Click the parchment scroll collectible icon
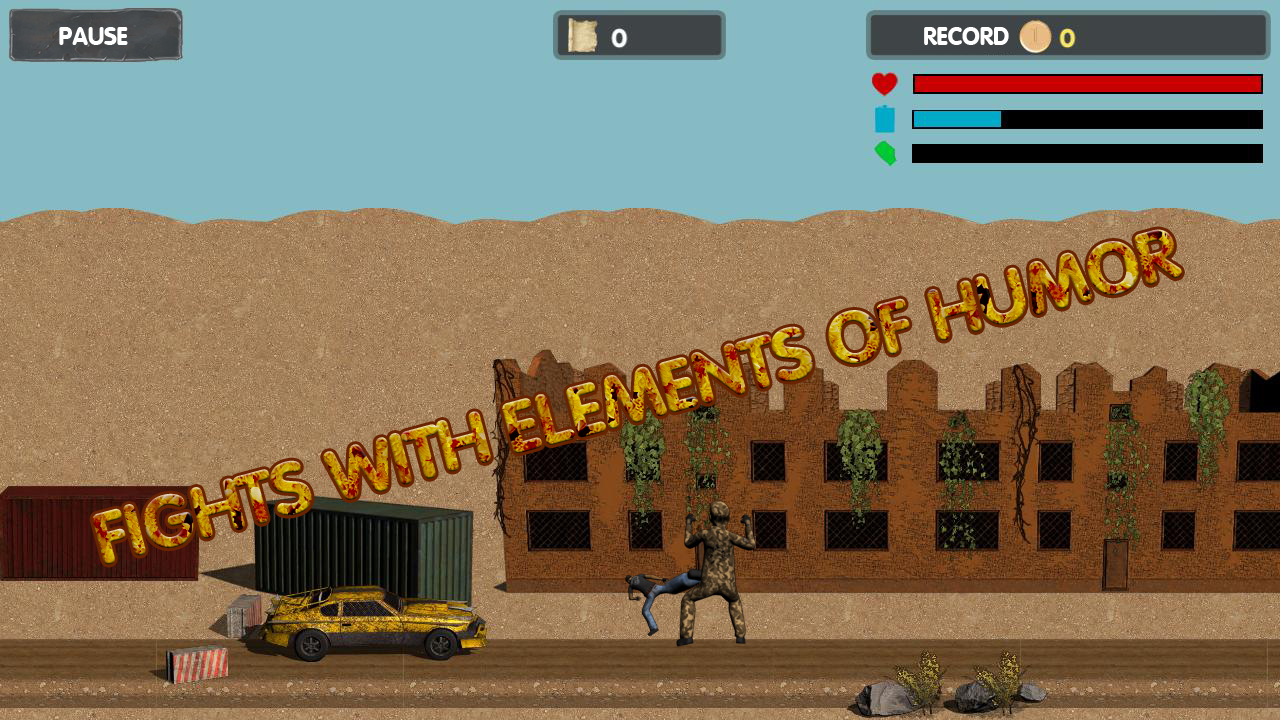1280x720 pixels. point(581,36)
